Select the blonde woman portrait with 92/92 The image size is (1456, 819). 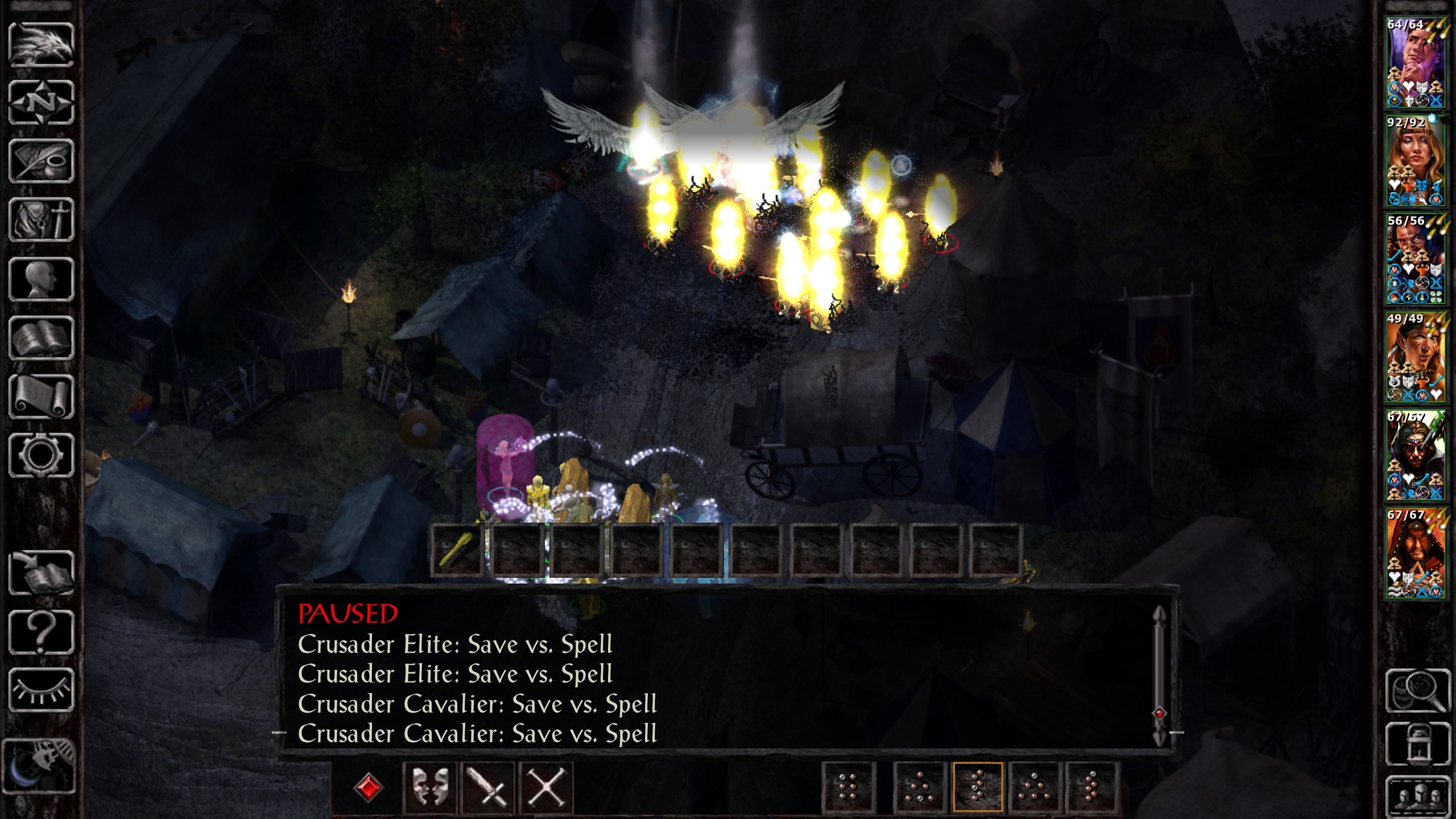pos(1414,161)
